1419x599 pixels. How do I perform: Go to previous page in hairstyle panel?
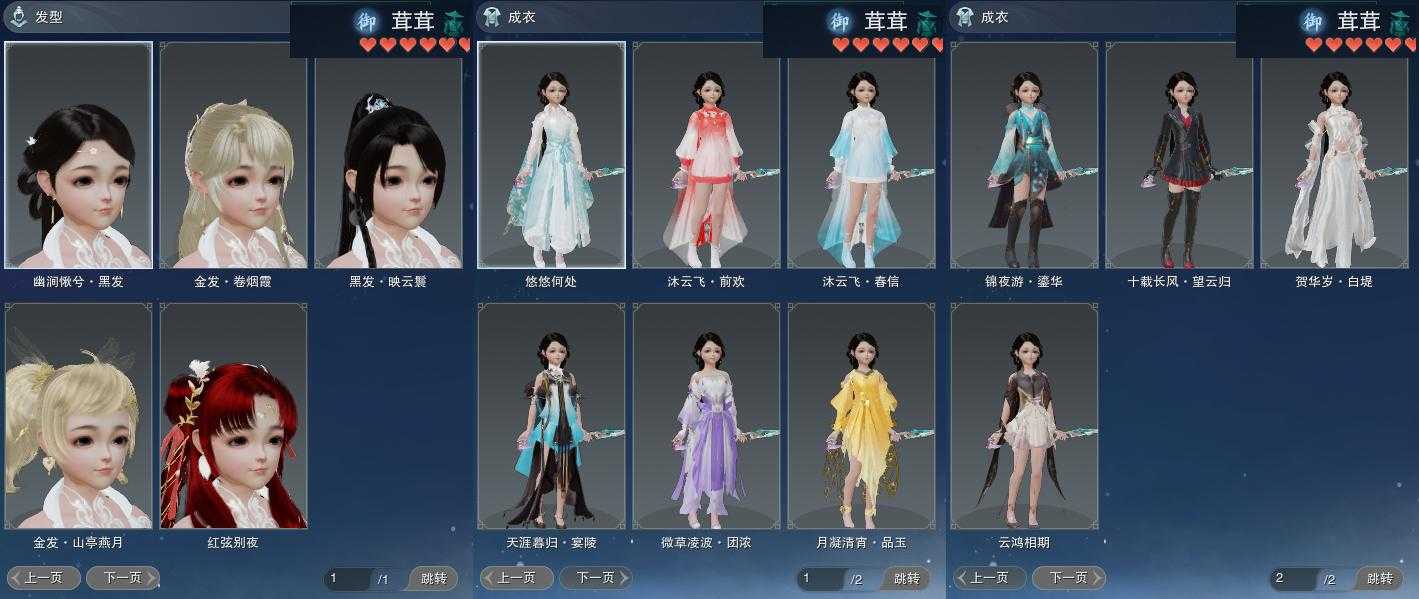coord(44,577)
